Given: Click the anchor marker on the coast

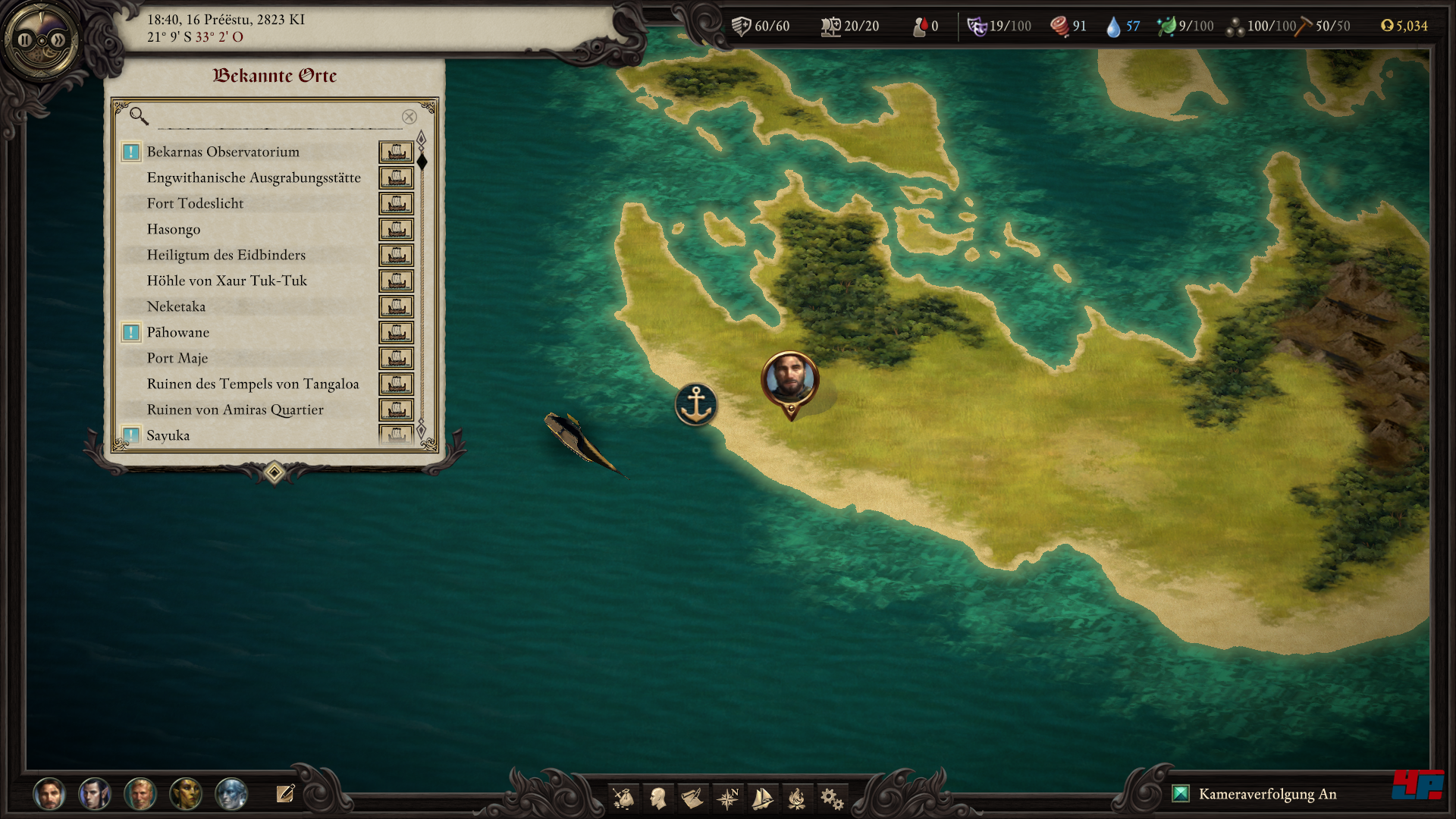Looking at the screenshot, I should pyautogui.click(x=695, y=404).
